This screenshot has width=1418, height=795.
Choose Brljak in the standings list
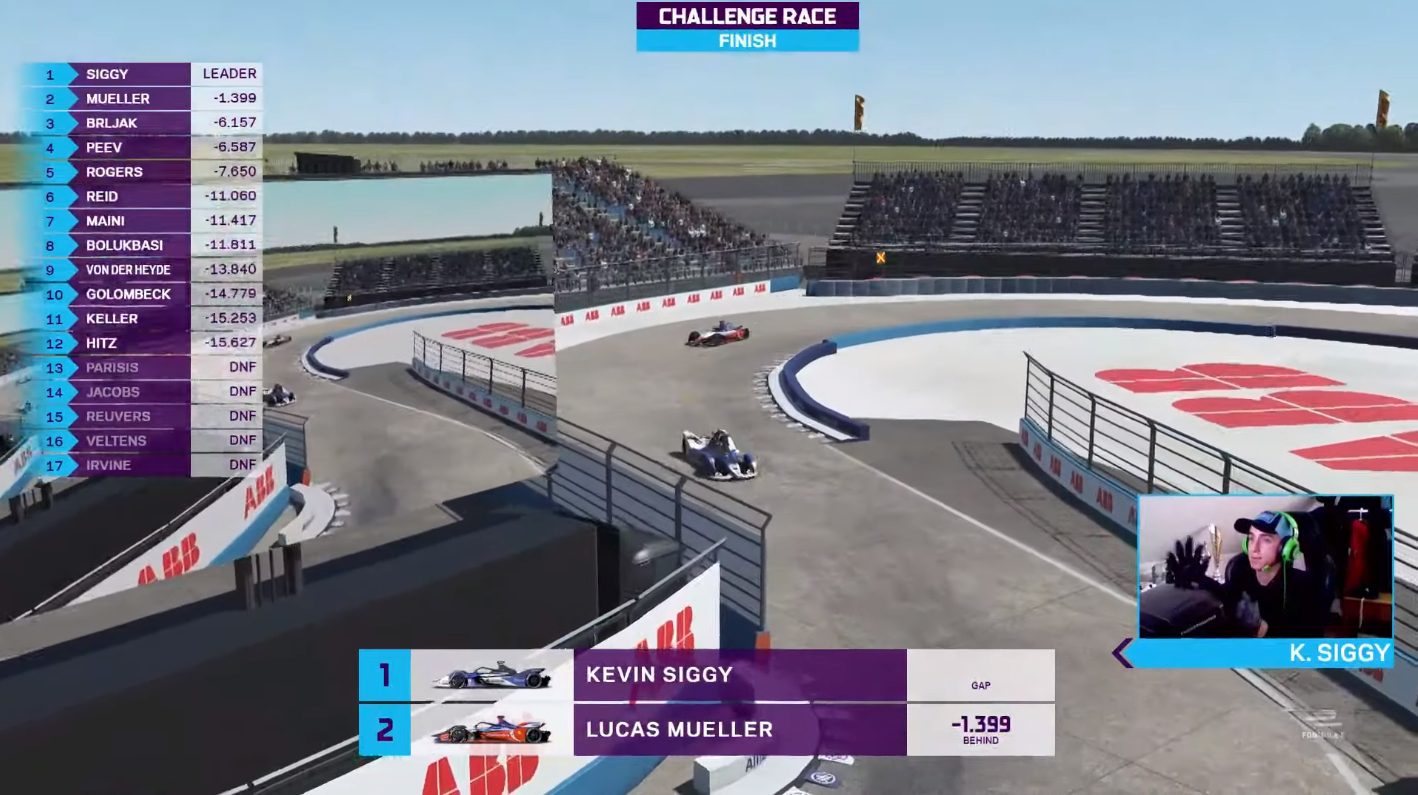point(140,123)
